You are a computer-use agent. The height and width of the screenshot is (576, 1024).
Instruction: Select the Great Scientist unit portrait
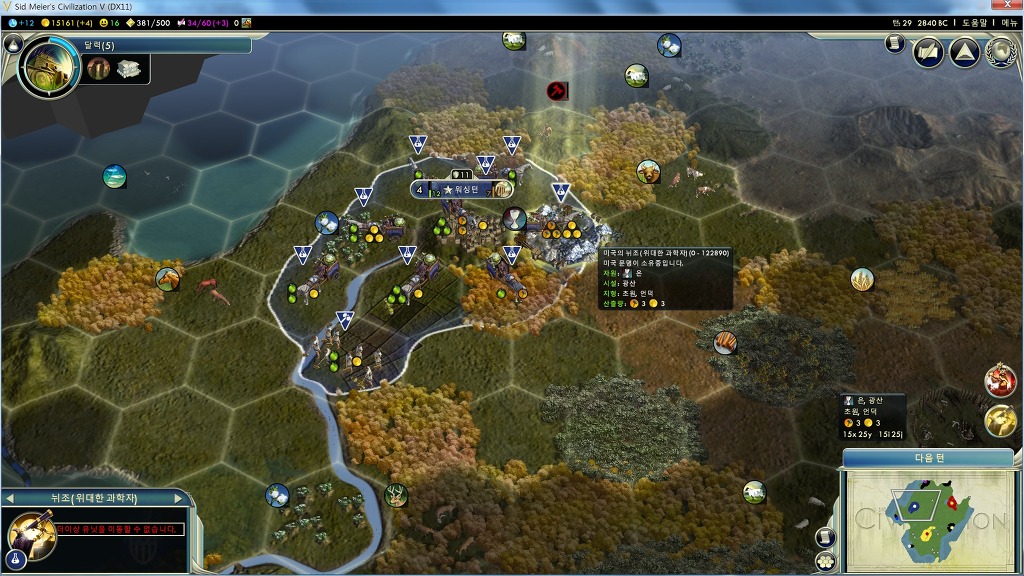click(x=30, y=531)
